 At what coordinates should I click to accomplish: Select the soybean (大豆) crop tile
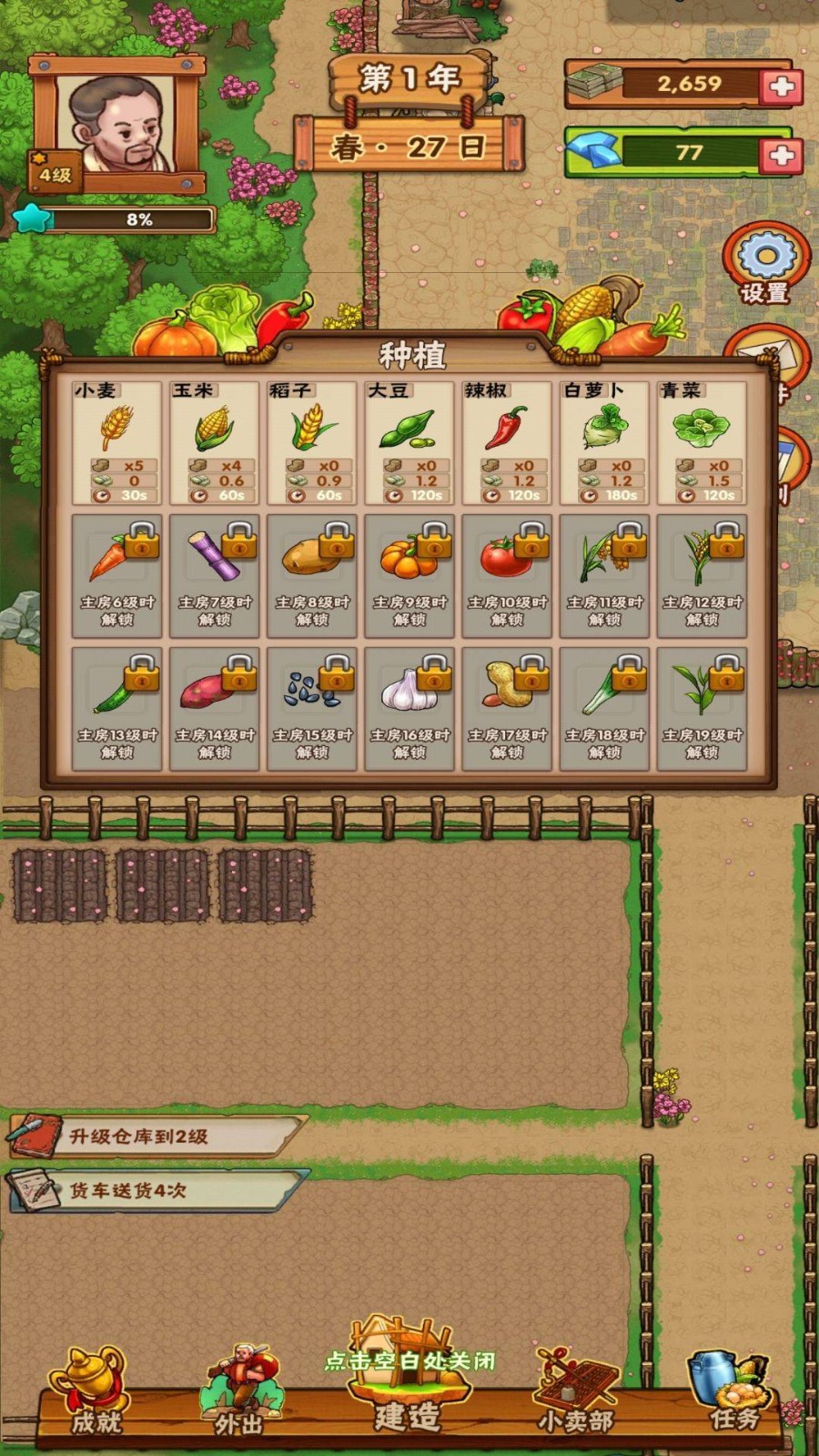409,442
